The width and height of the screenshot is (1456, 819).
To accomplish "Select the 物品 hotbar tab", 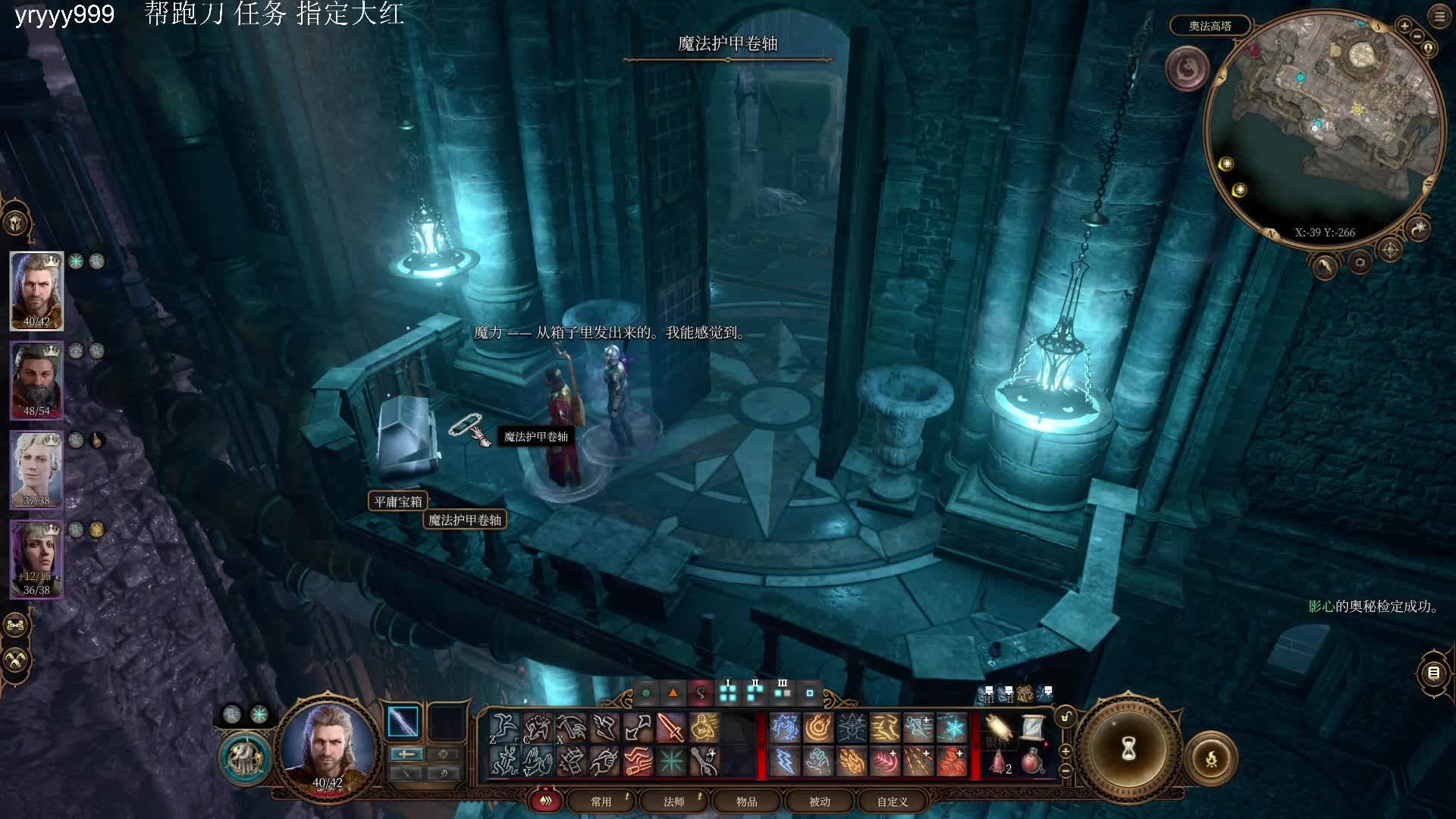I will coord(746,802).
